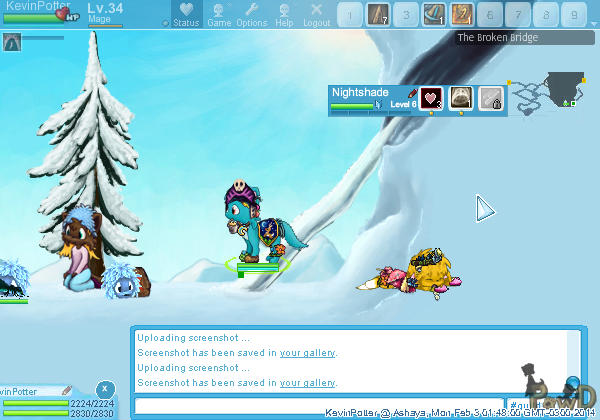
Task: Close the player panel with X button
Action: click(x=104, y=388)
